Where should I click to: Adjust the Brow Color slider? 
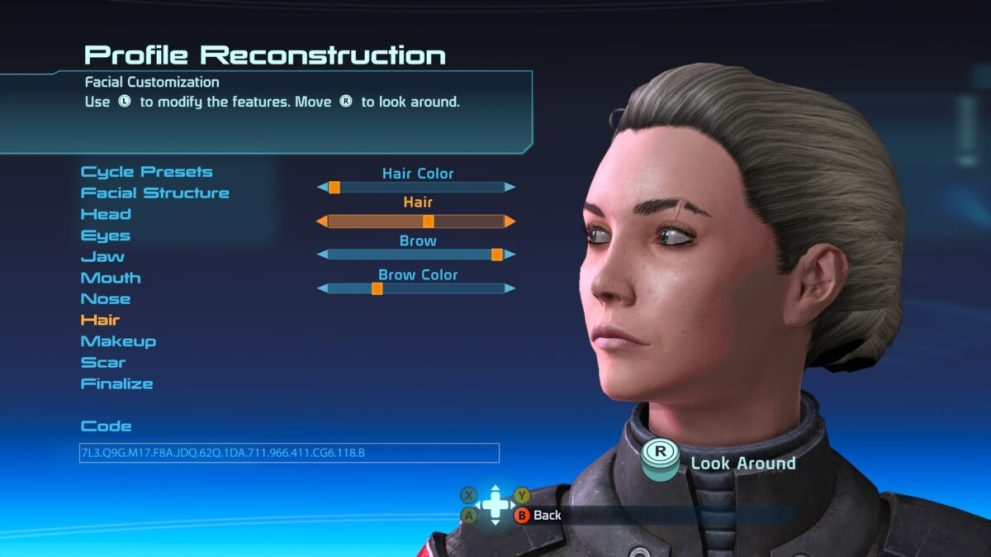pos(377,288)
